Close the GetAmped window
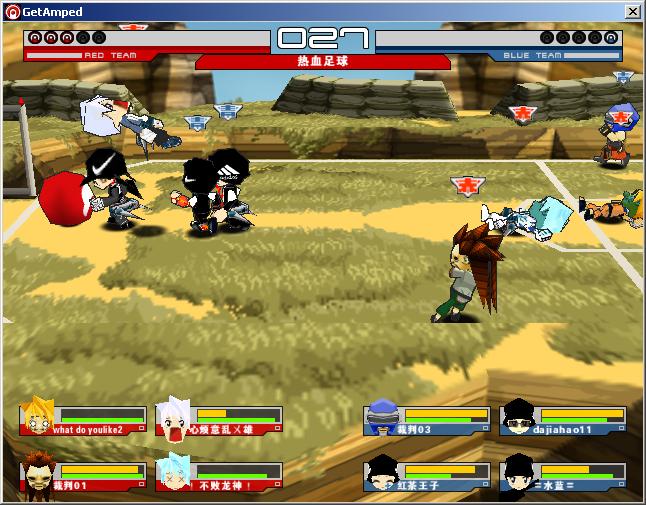This screenshot has width=646, height=505. 632,11
